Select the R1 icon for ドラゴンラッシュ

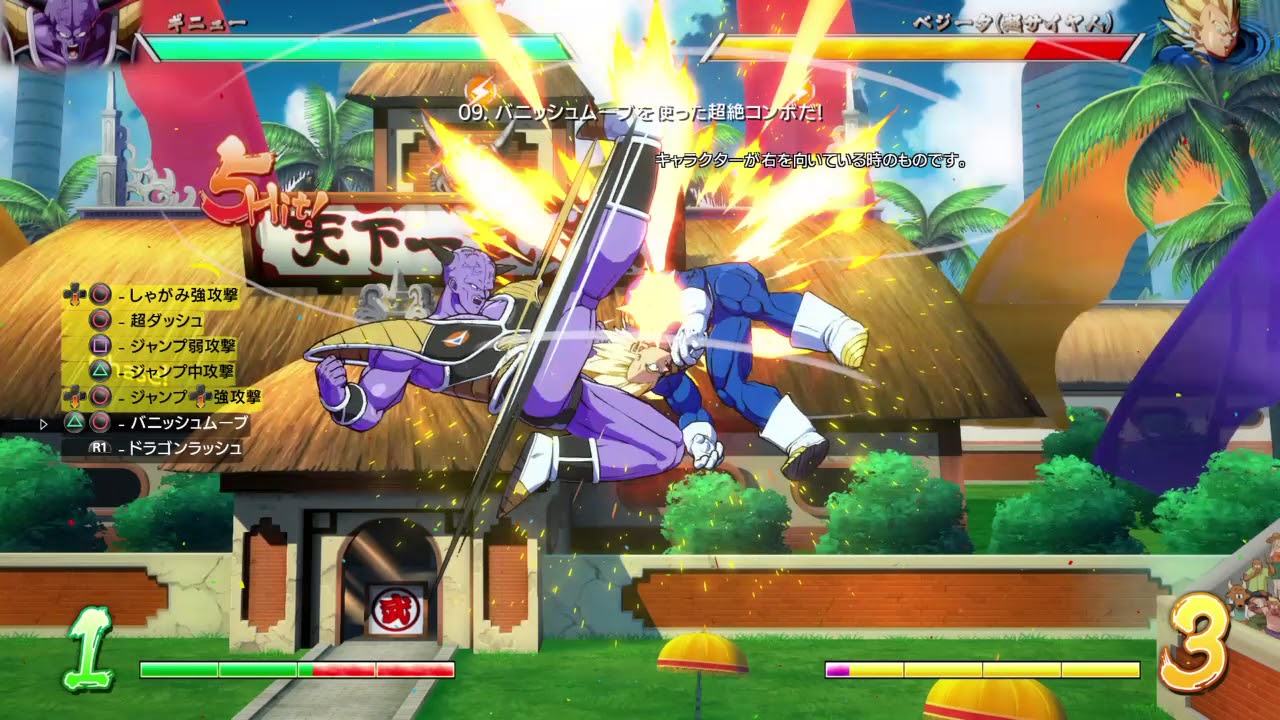coord(98,447)
